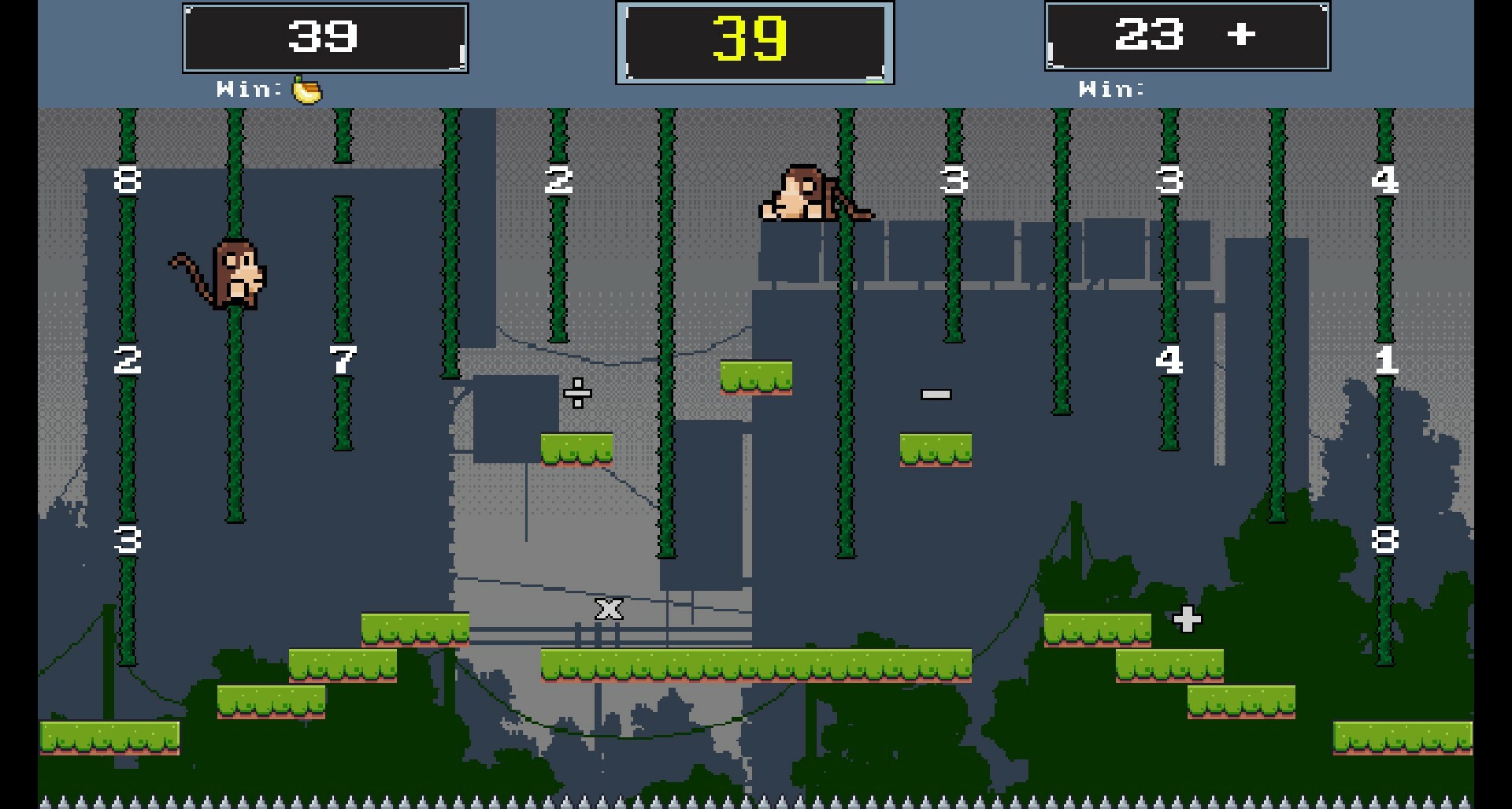Click the vine labeled 2 near the divide symbol

click(x=557, y=181)
